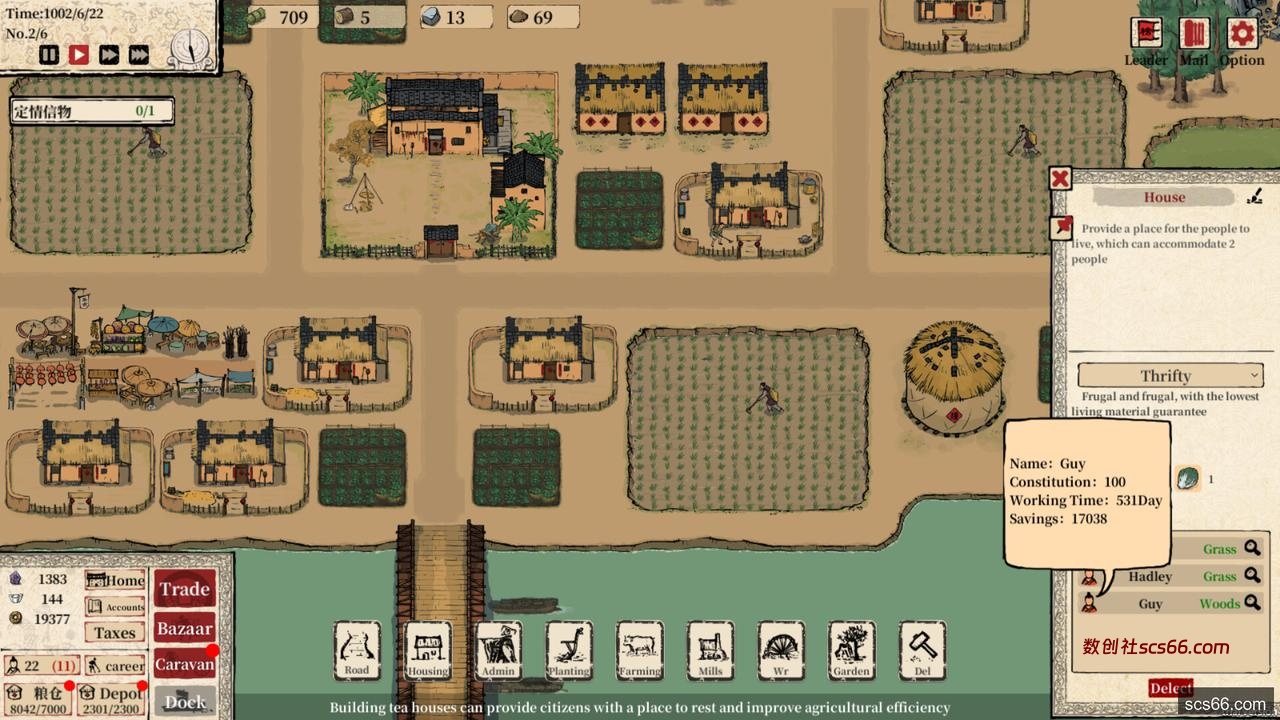Activate the Del demolish hammer tool
This screenshot has width=1280, height=720.
click(922, 651)
